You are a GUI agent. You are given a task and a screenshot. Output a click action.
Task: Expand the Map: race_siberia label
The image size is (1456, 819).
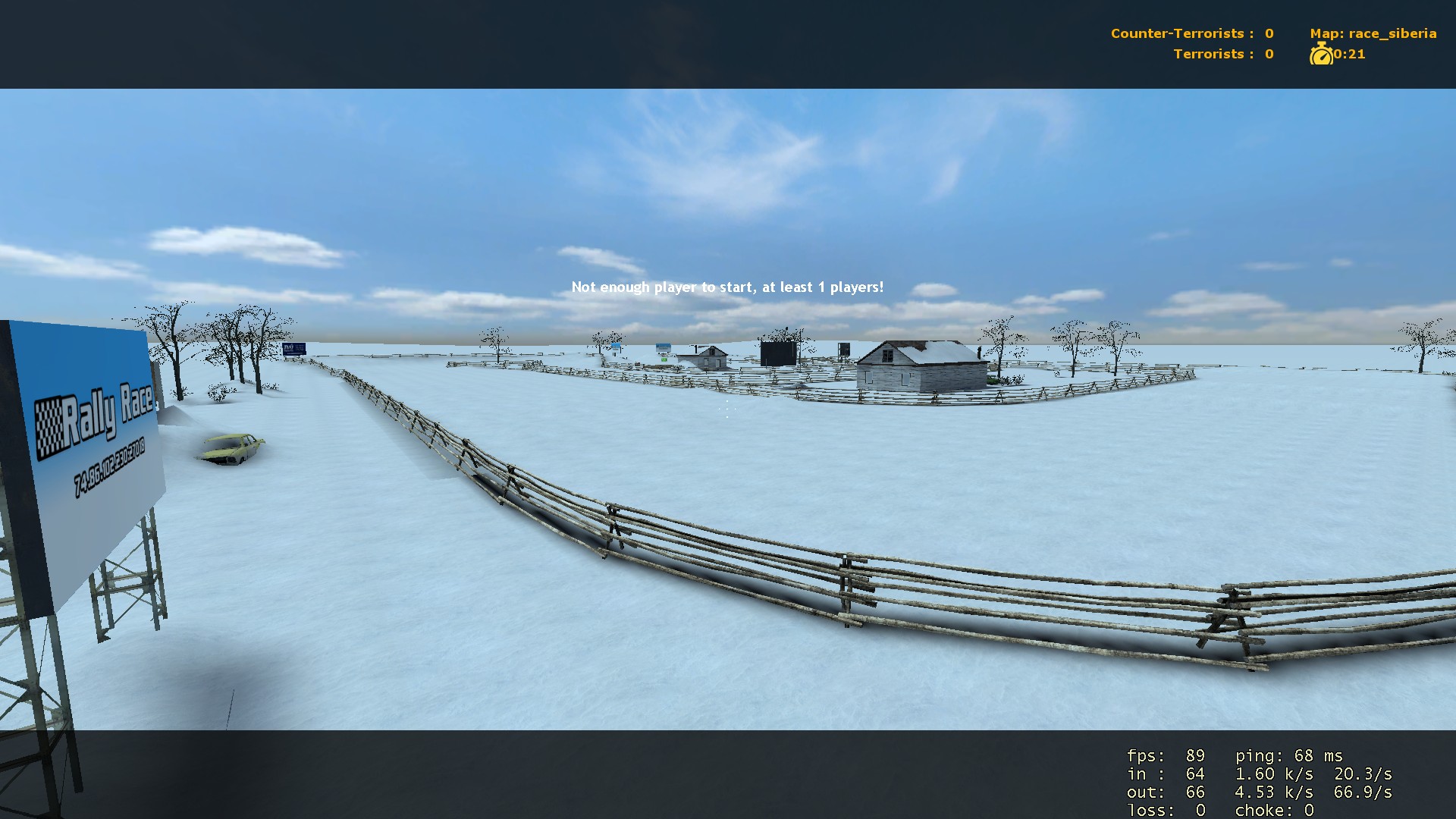pos(1373,33)
